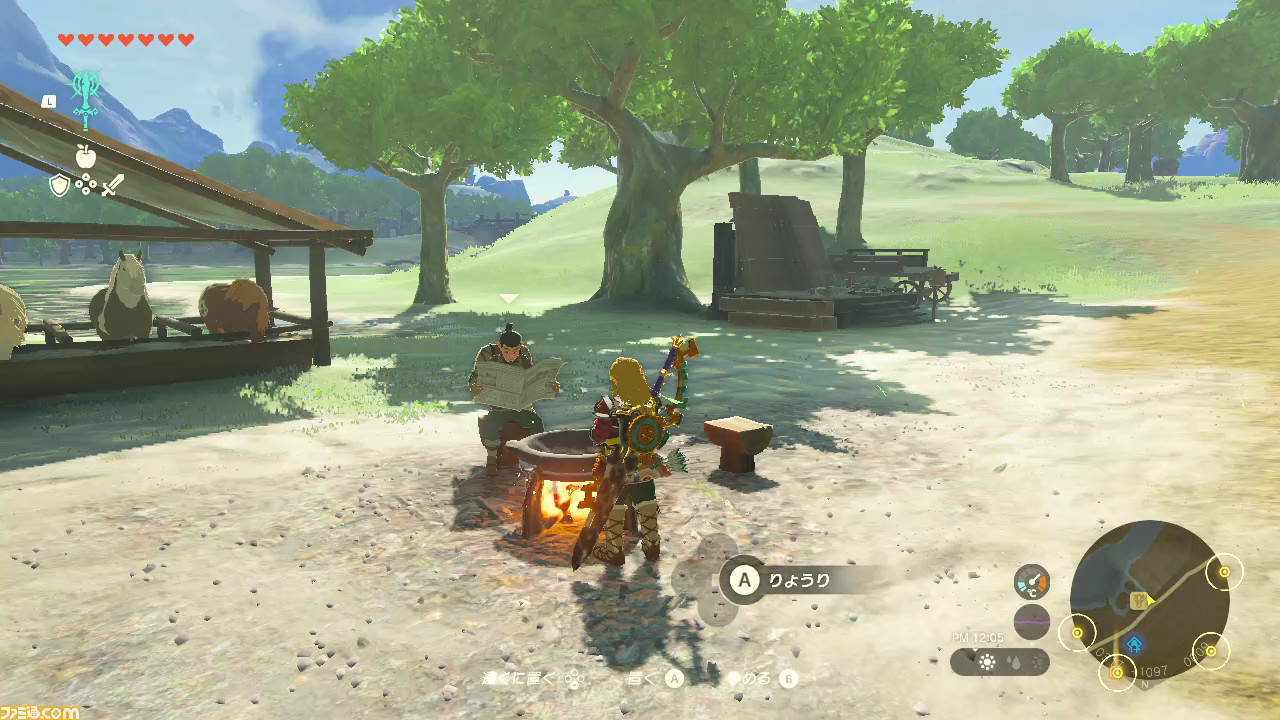Select the apple item shortcut icon
Screen dimensions: 1280x720
85,155
